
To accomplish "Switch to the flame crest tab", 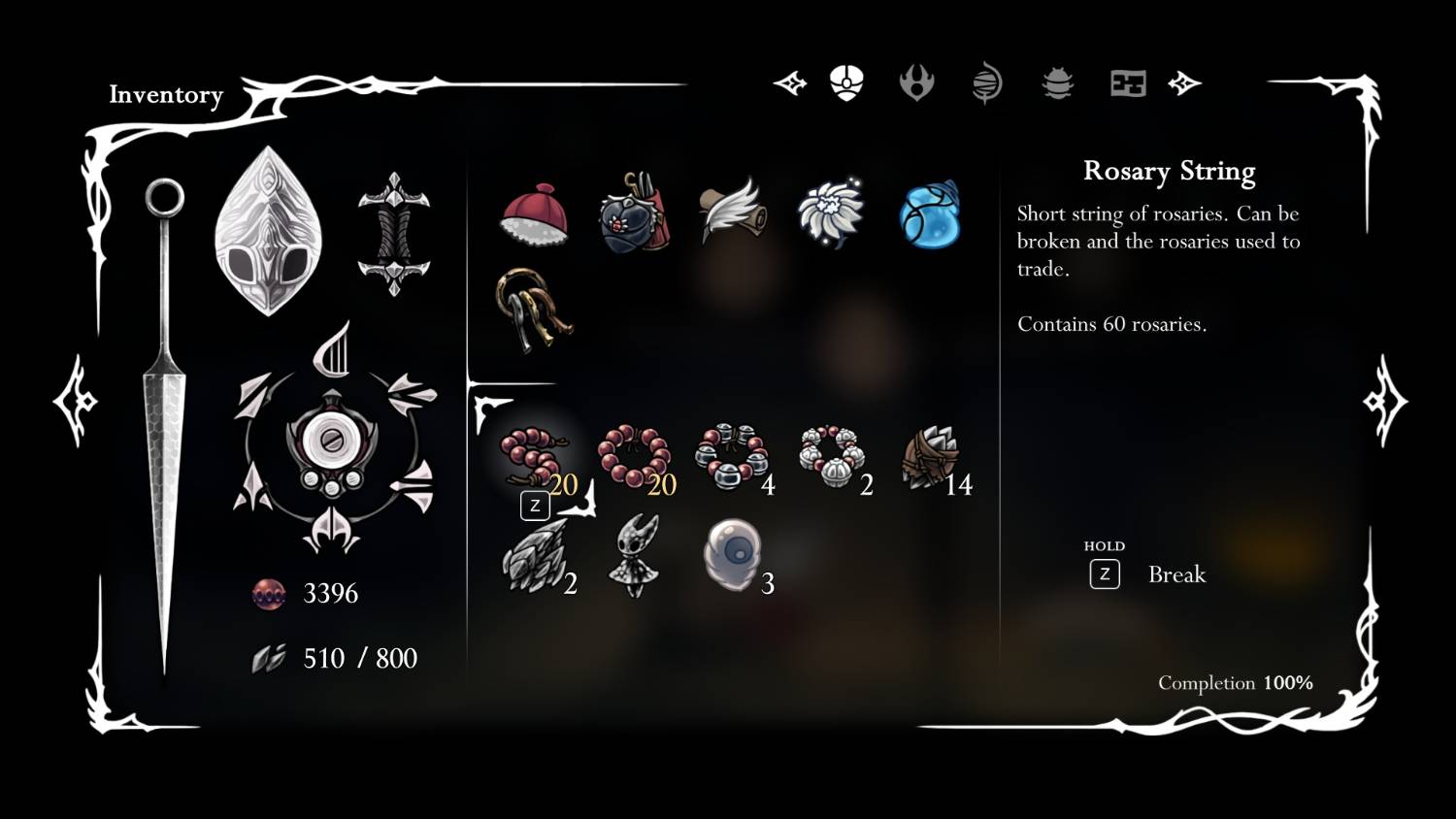I will [916, 83].
